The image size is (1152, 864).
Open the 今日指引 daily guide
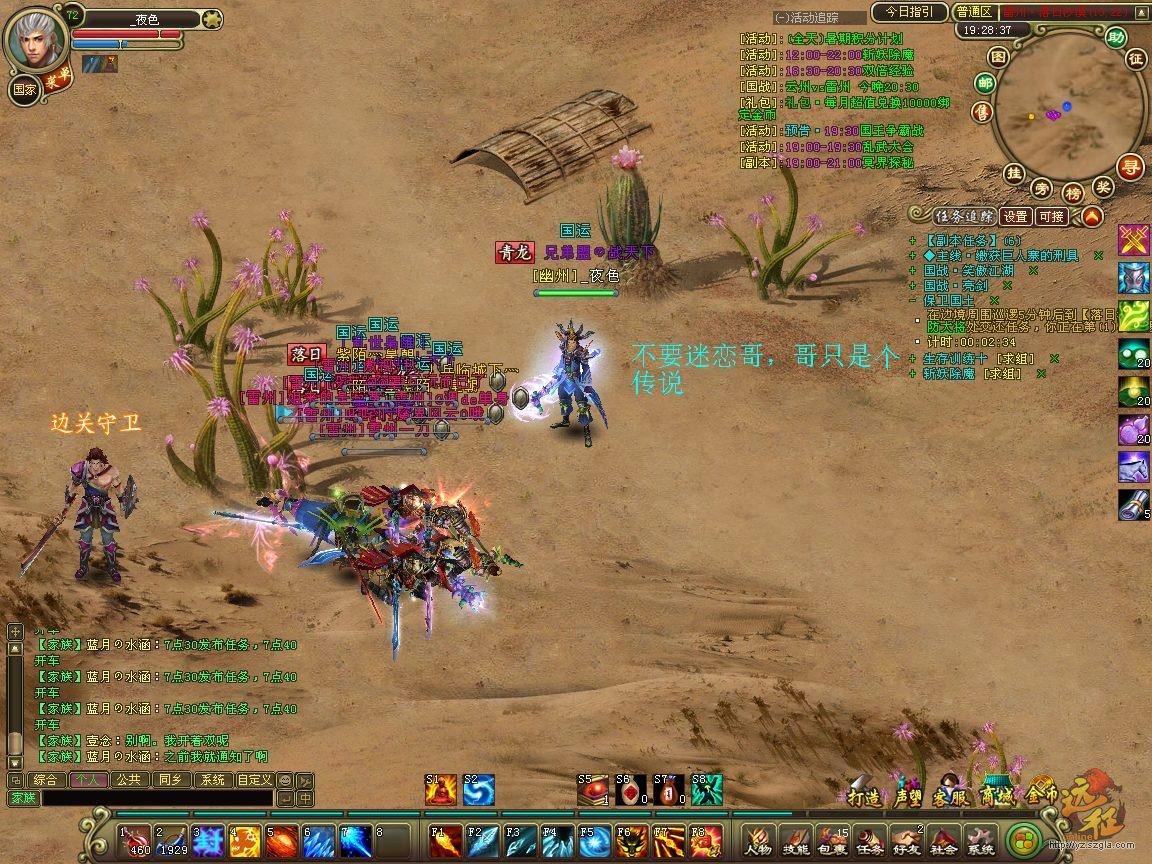pyautogui.click(x=908, y=12)
